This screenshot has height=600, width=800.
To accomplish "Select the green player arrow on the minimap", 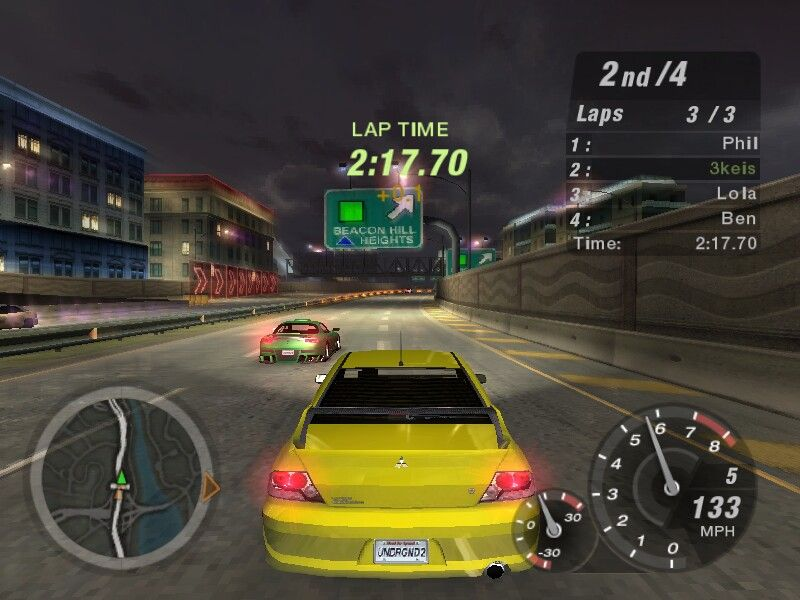I will pos(121,479).
